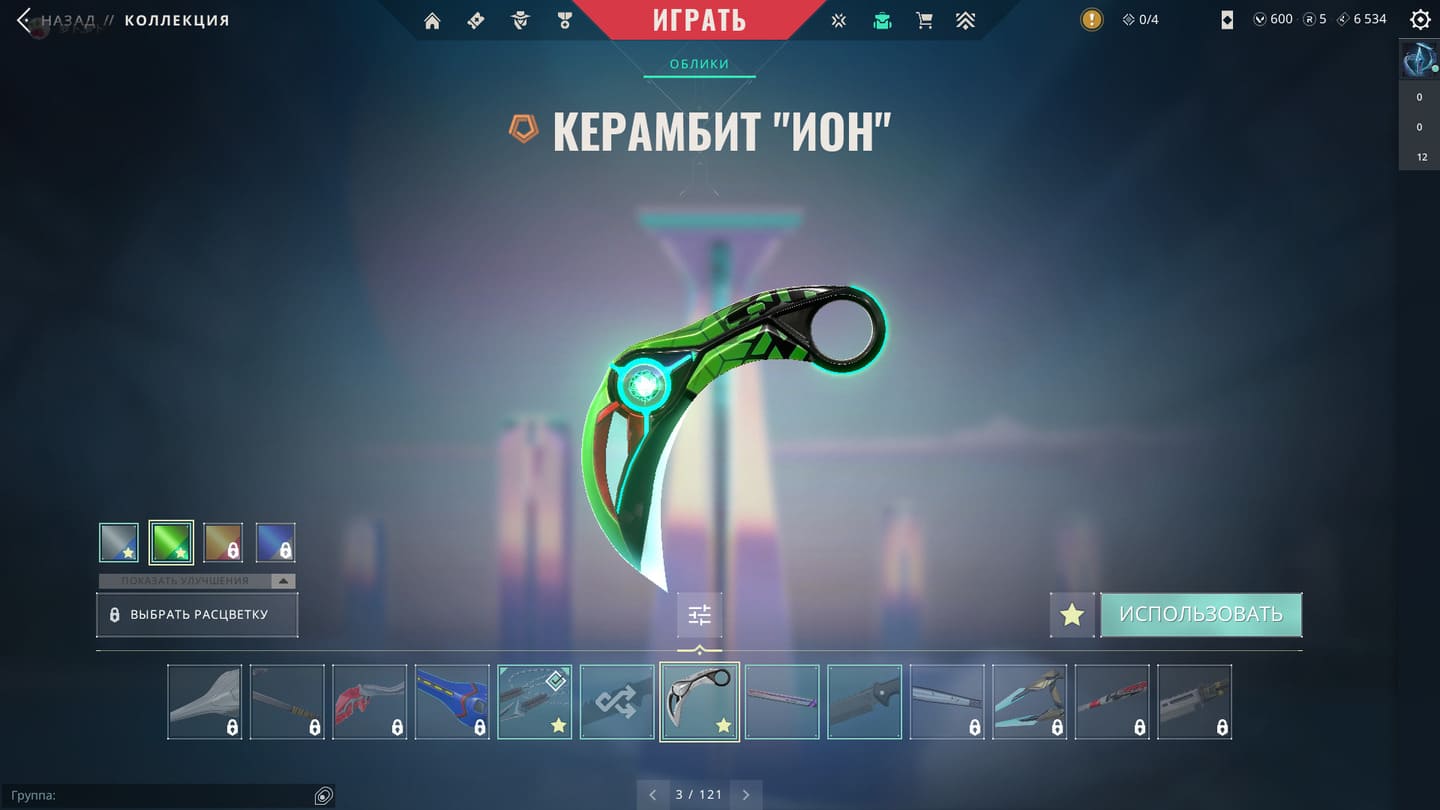Click the yellow exclamation alert icon
The width and height of the screenshot is (1440, 810).
point(1092,19)
